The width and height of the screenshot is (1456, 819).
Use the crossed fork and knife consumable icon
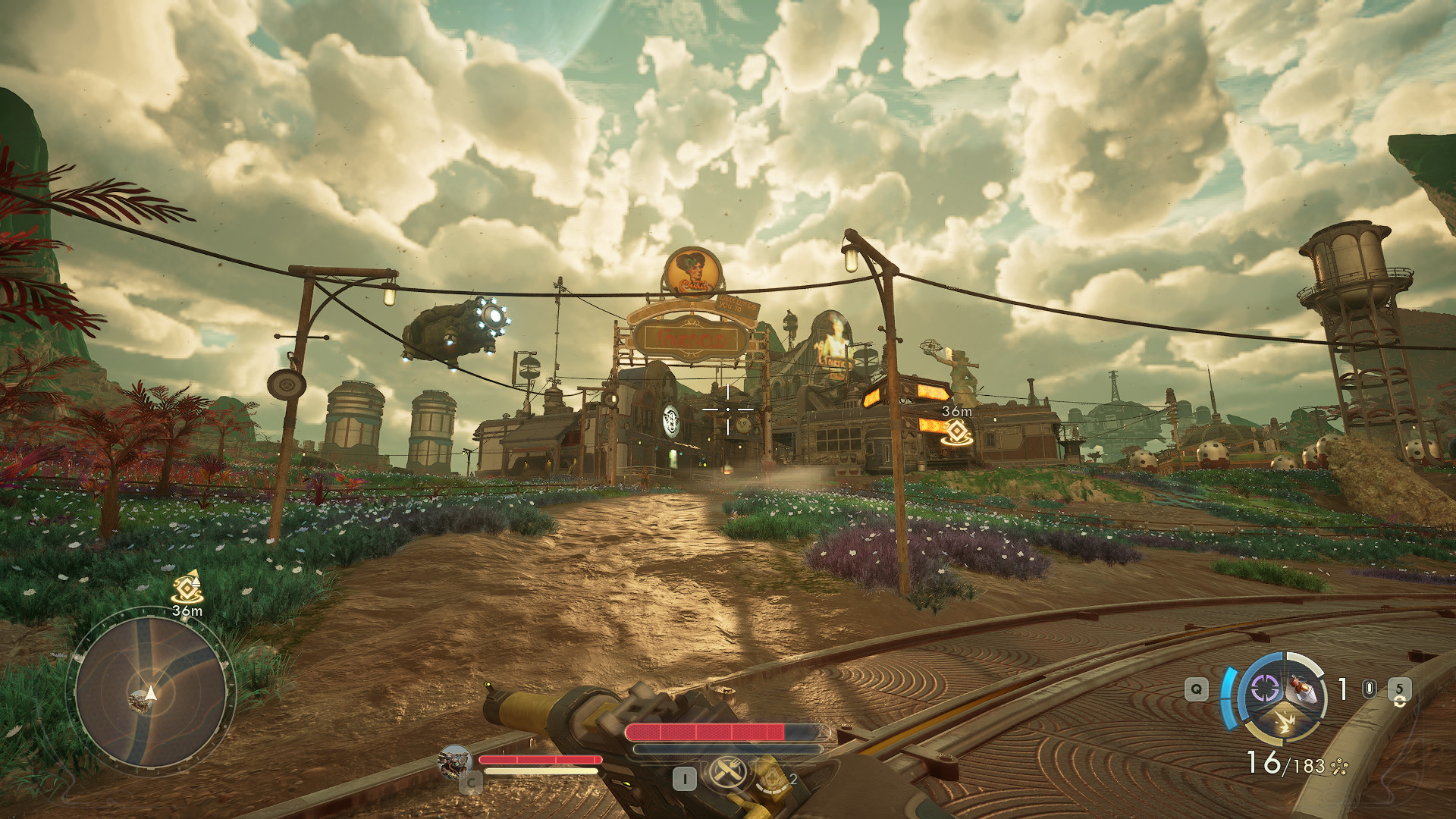point(727,773)
